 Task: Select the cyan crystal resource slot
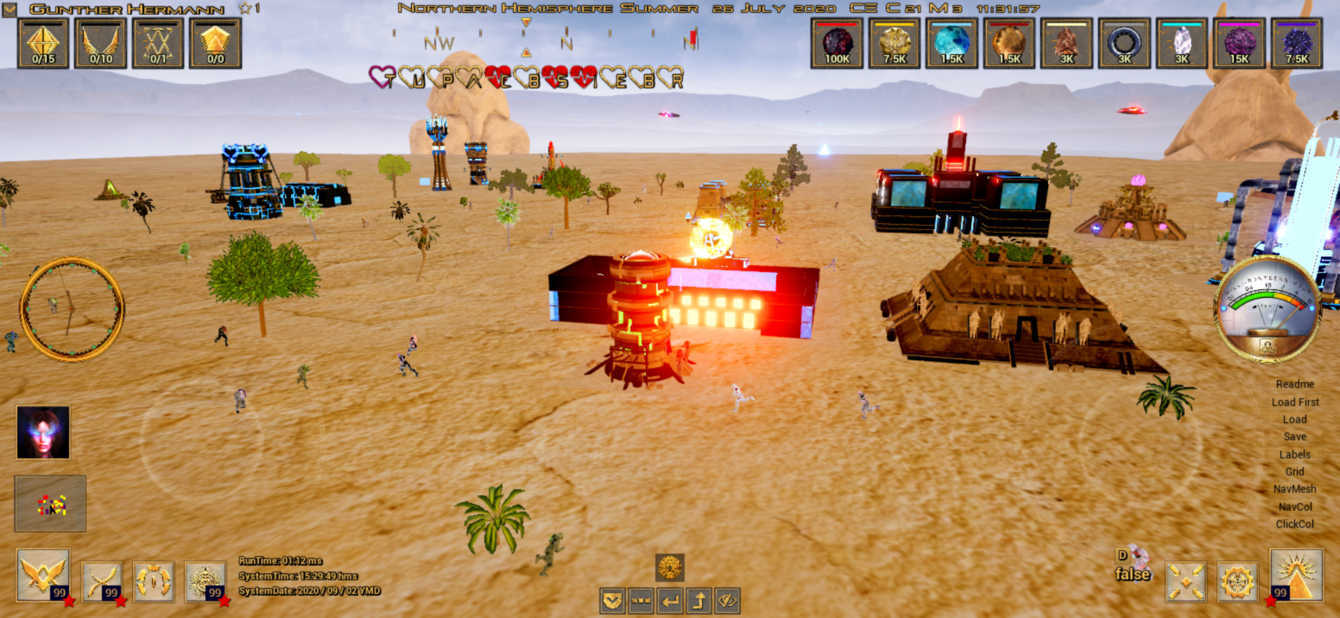pyautogui.click(x=951, y=43)
